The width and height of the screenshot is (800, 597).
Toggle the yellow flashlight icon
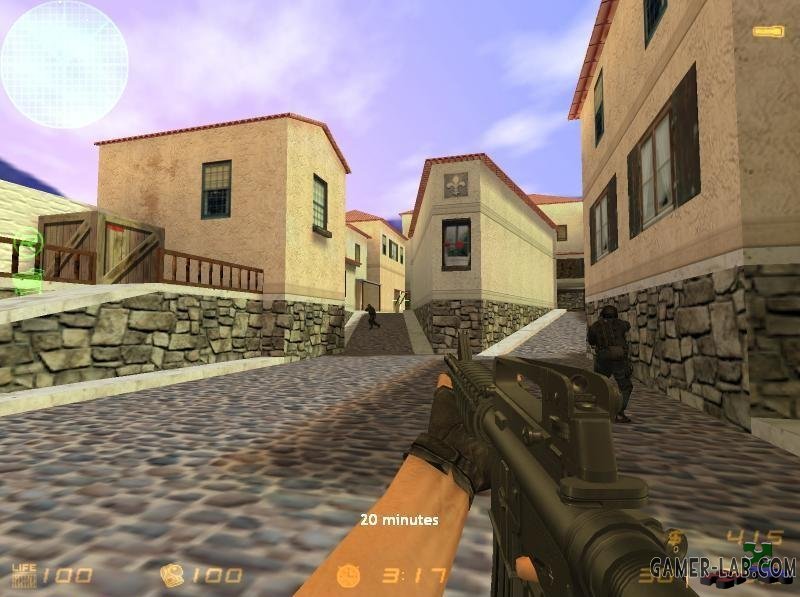[x=768, y=31]
